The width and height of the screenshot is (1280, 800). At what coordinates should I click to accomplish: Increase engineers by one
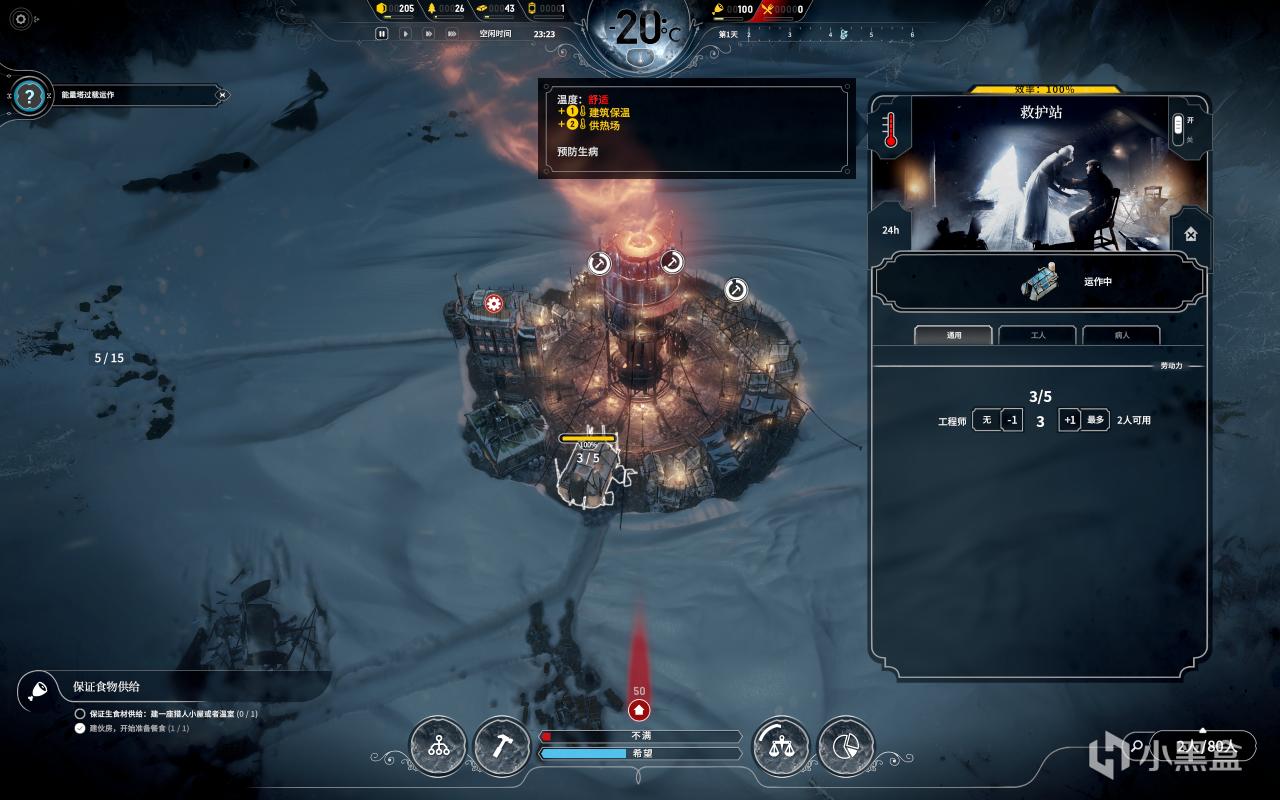(1069, 420)
